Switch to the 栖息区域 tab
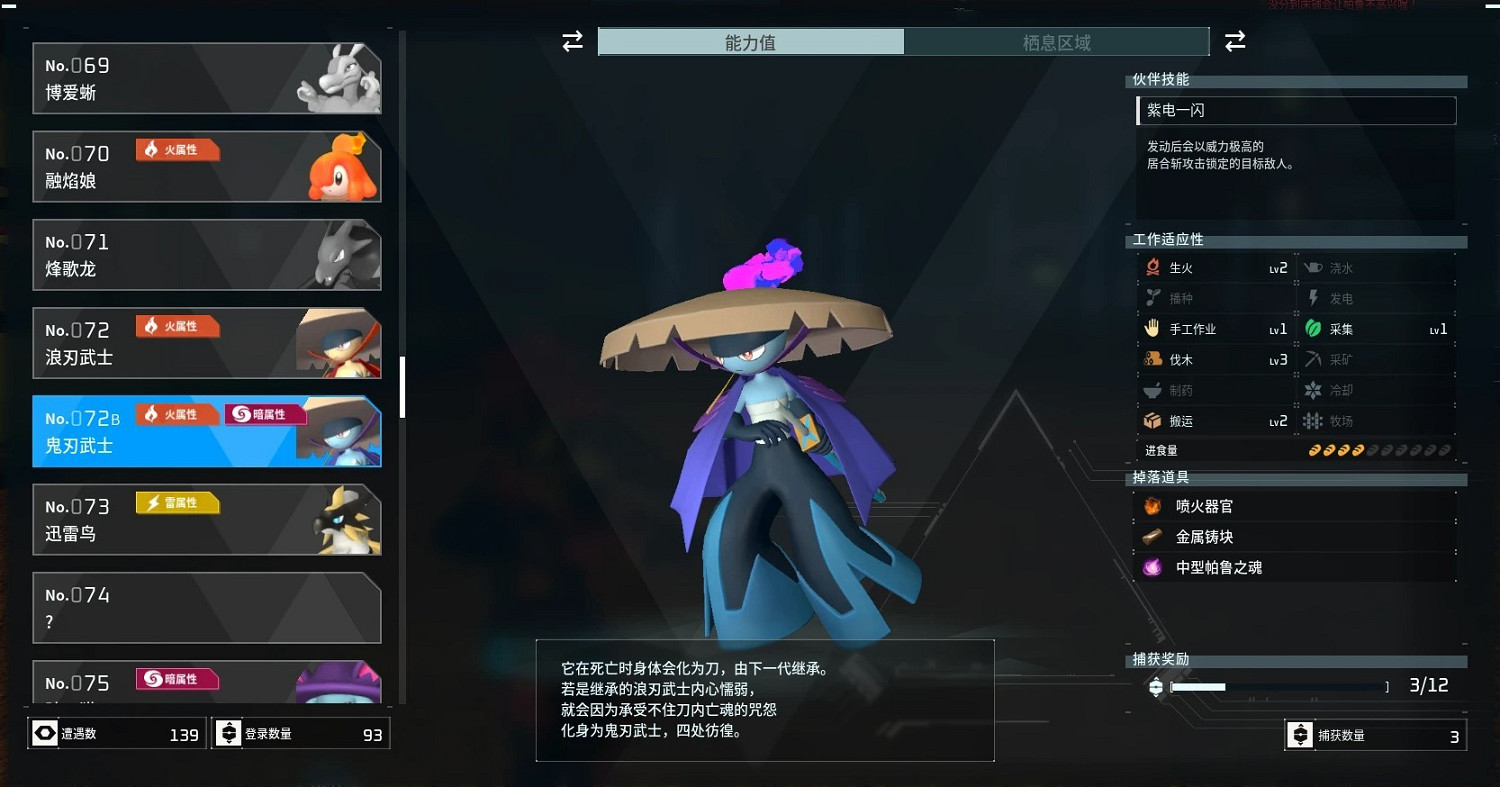 coord(1057,42)
